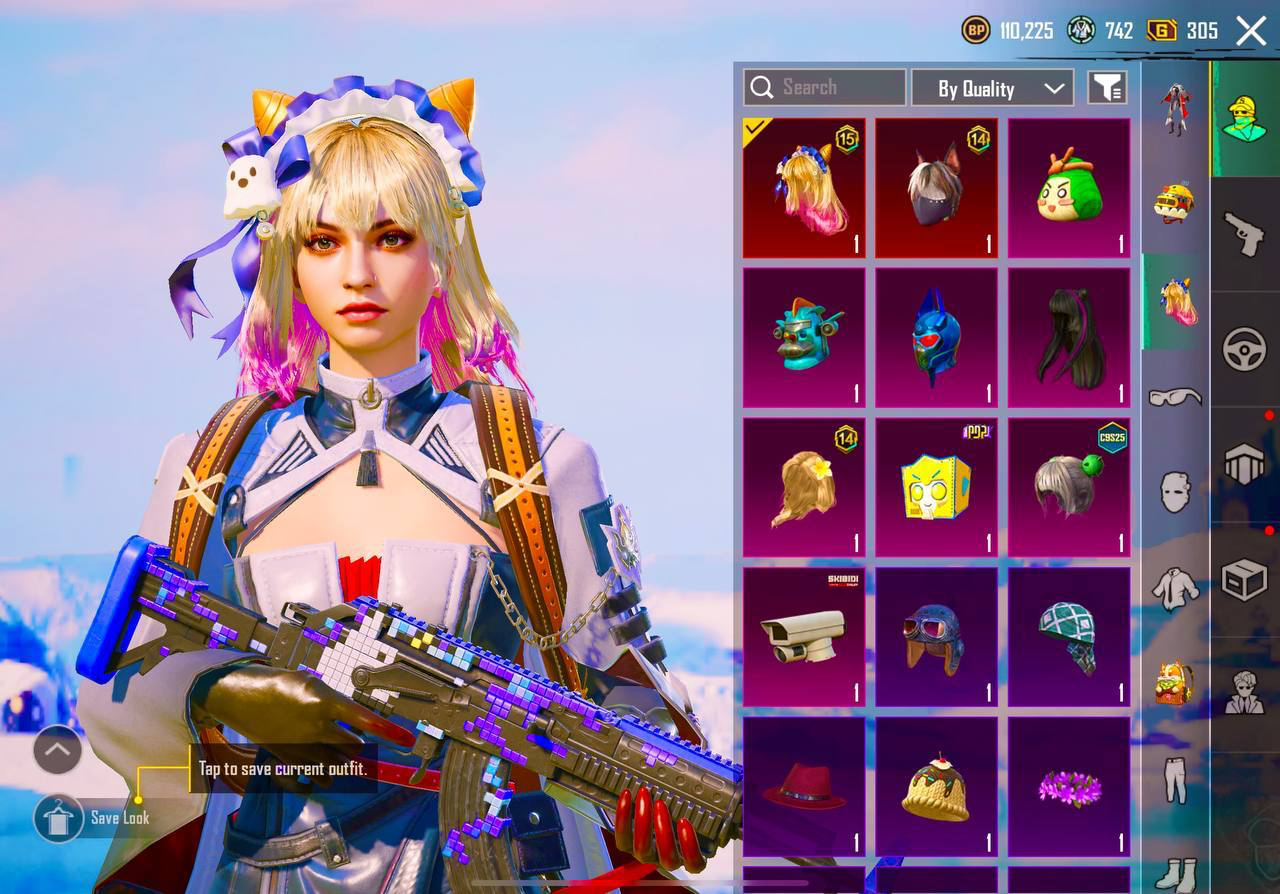Select the wolf-eared masked headgear
The image size is (1280, 894).
[936, 188]
